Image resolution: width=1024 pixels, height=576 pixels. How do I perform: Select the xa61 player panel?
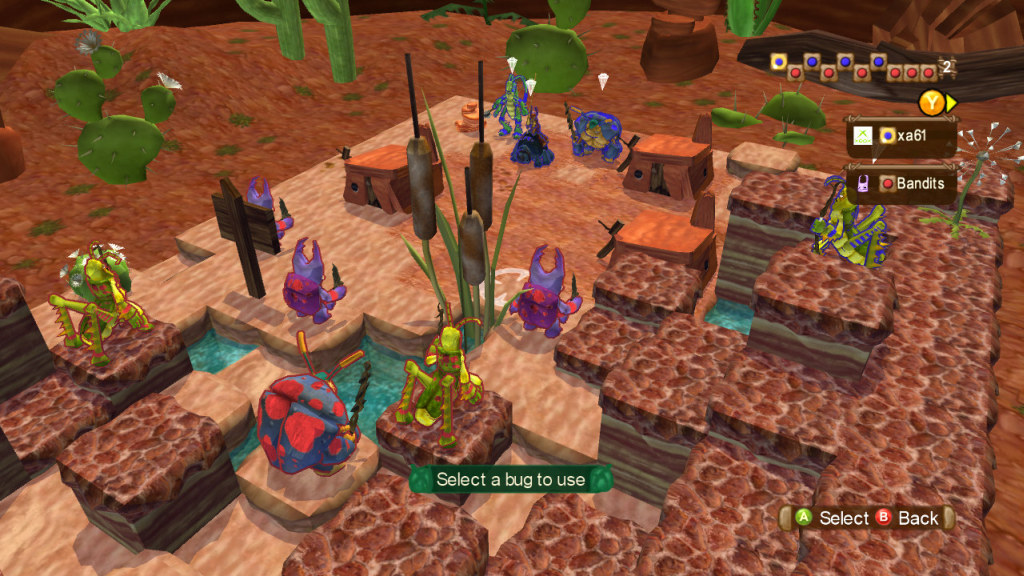point(901,135)
